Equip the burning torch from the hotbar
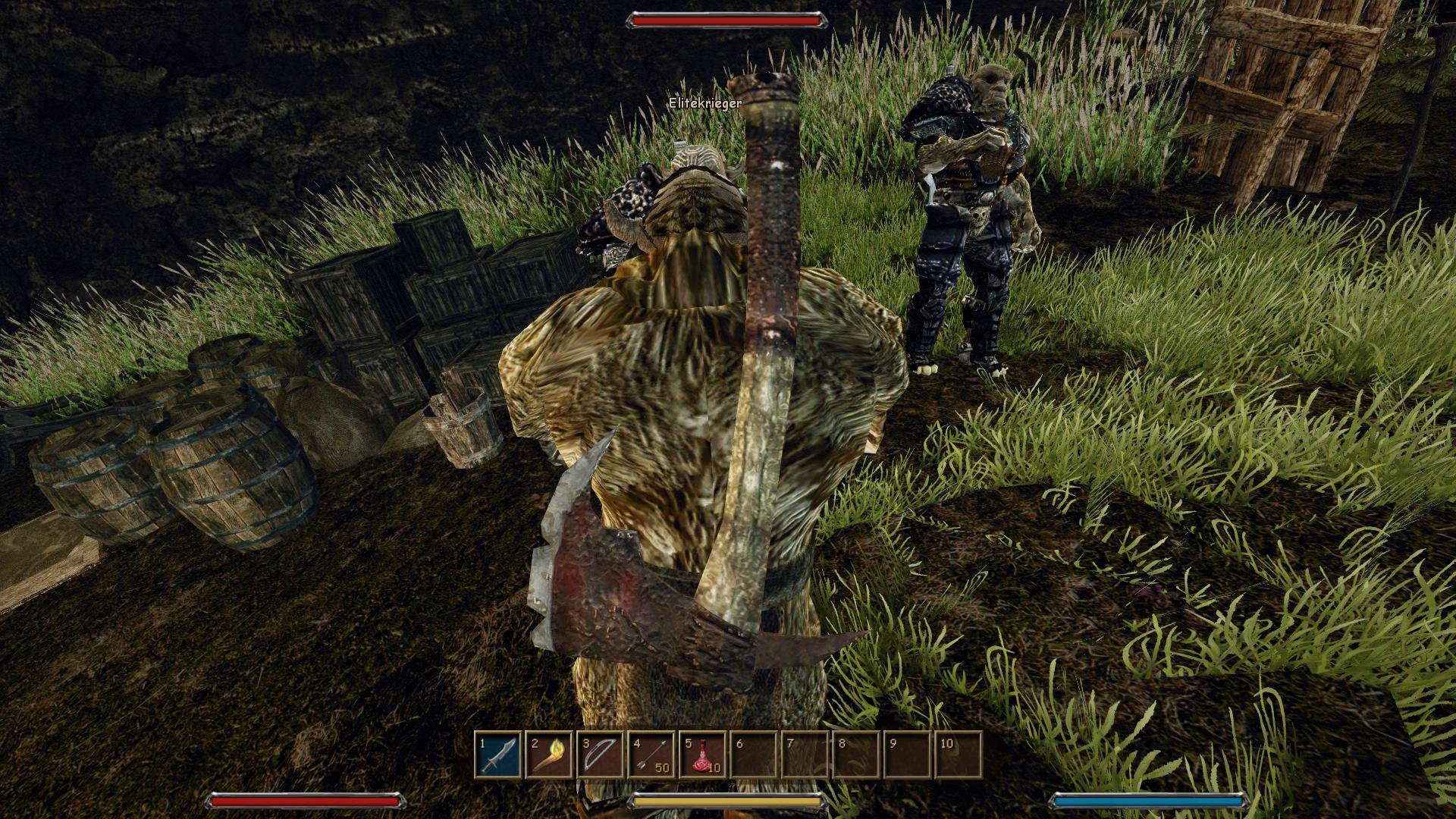 point(551,755)
